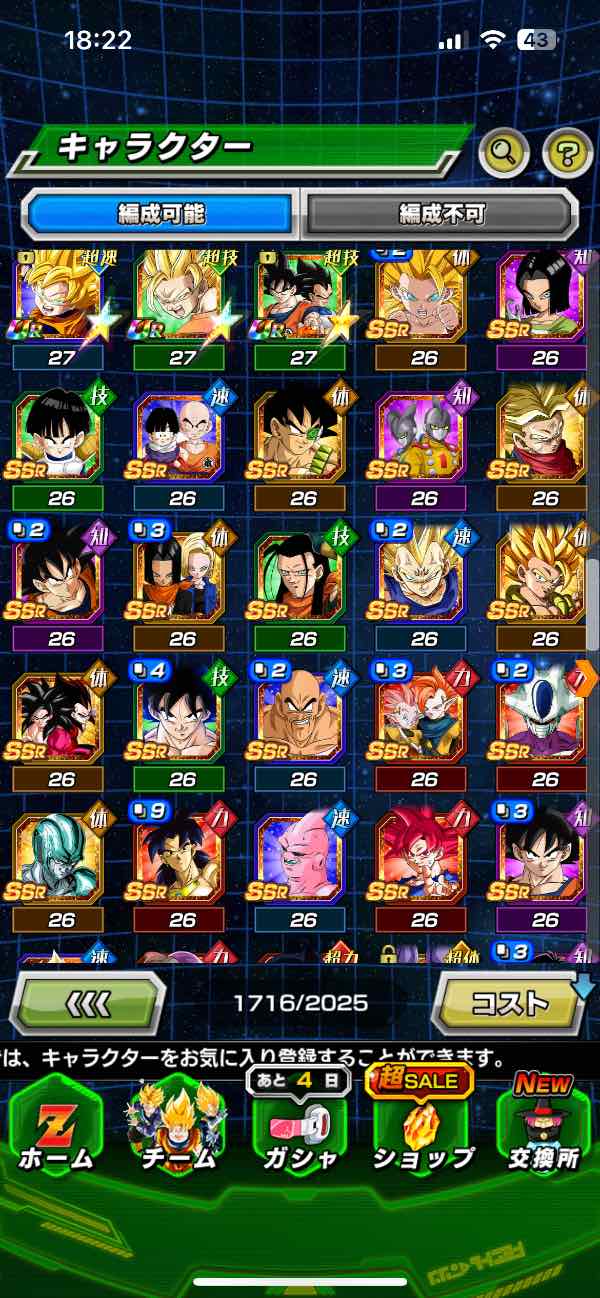Open the ガシャ summon menu
Image resolution: width=600 pixels, height=1298 pixels.
(x=298, y=1125)
